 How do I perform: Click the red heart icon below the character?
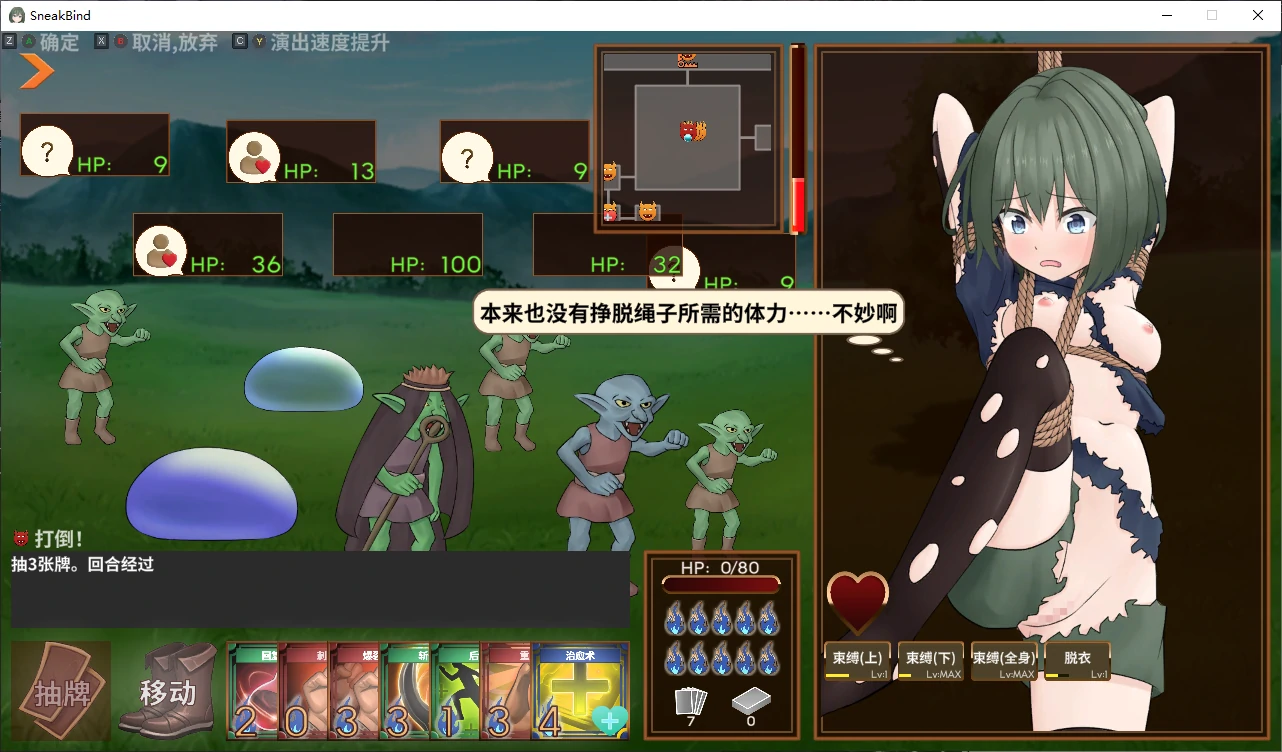858,600
